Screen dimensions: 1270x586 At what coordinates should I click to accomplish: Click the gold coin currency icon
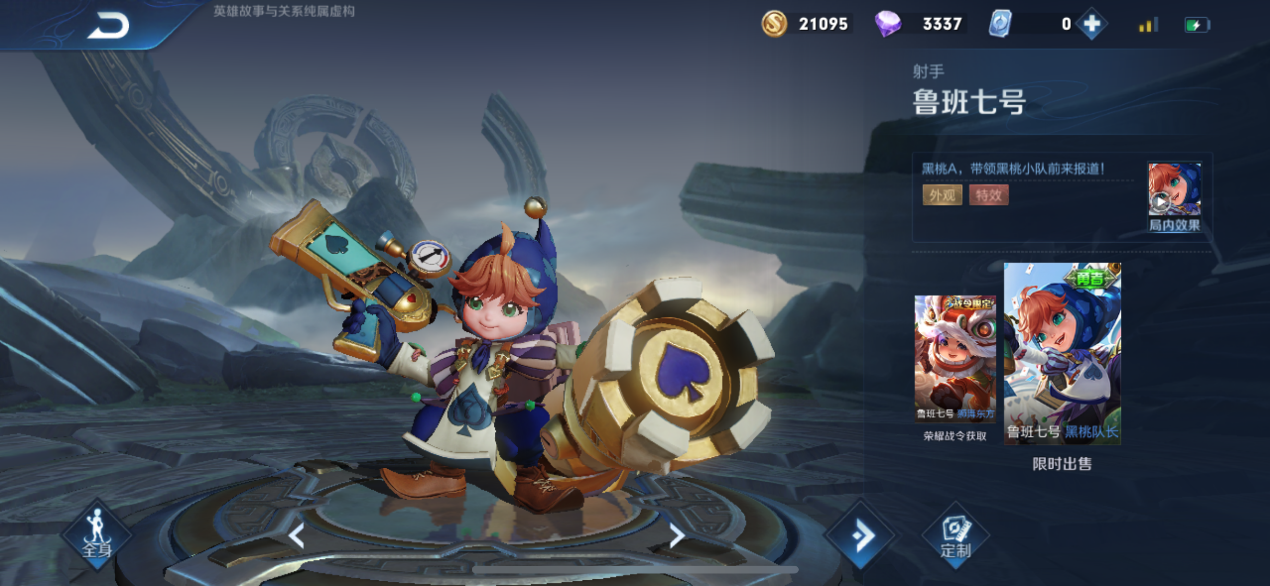tap(774, 24)
